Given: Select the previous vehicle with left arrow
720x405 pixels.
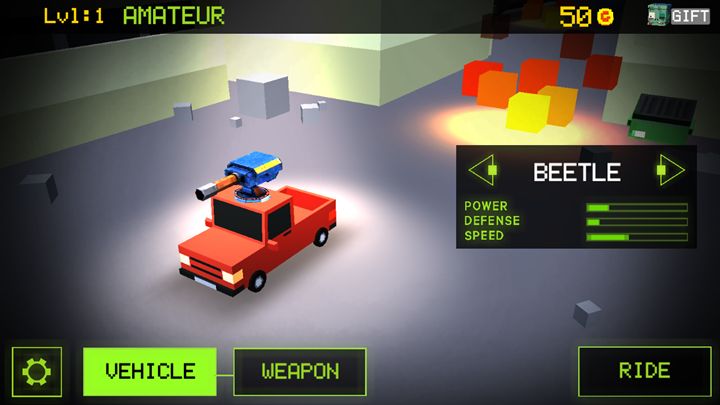Looking at the screenshot, I should [x=483, y=170].
